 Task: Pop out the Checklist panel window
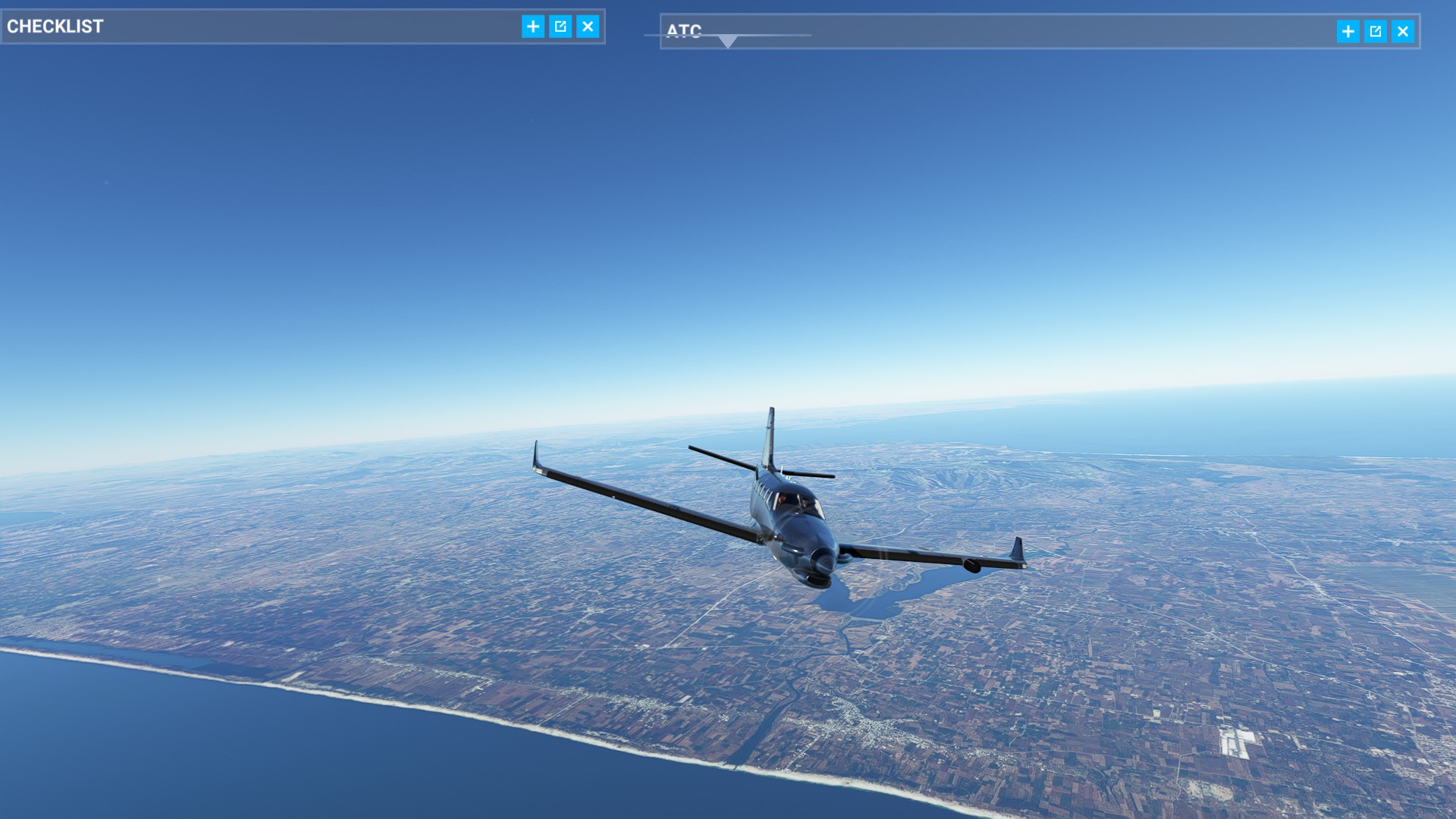(x=560, y=27)
